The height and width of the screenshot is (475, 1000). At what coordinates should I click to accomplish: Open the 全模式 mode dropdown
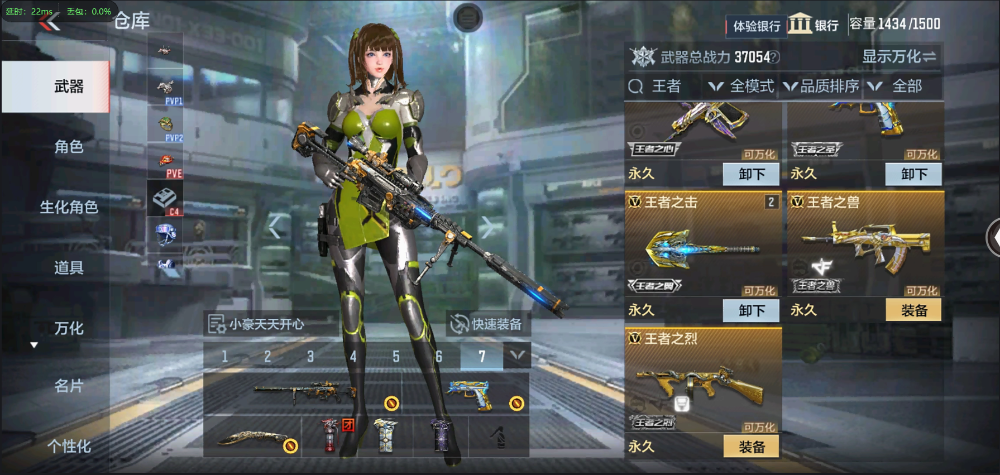[742, 86]
